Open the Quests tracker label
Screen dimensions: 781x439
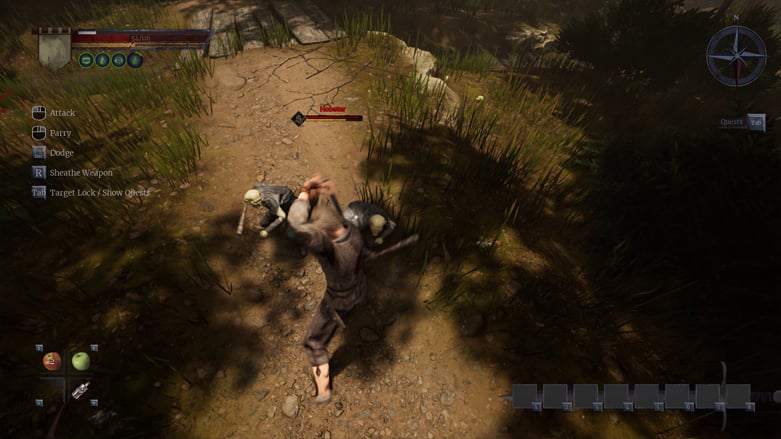click(x=733, y=122)
